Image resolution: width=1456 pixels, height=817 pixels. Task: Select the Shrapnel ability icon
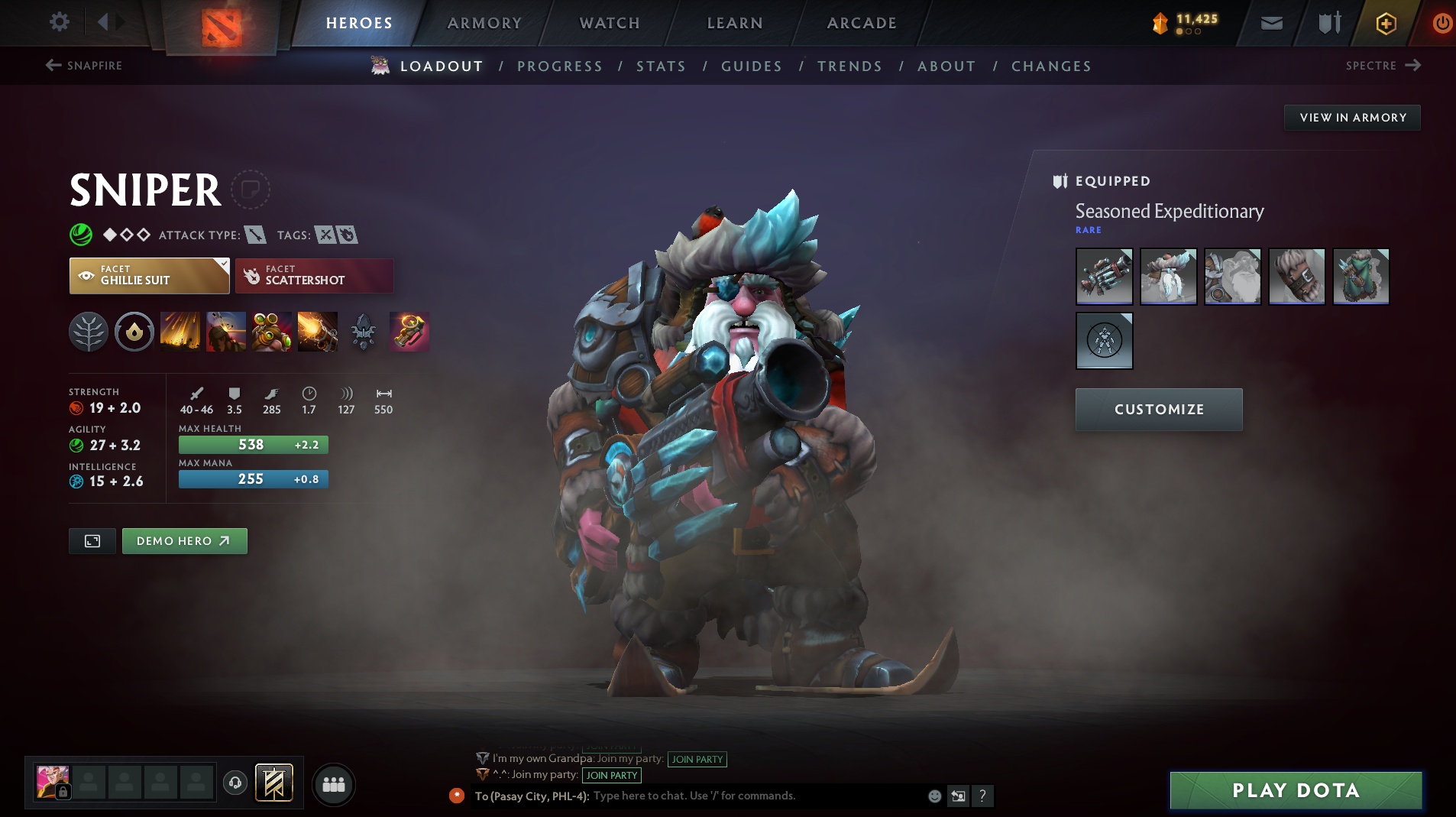180,332
